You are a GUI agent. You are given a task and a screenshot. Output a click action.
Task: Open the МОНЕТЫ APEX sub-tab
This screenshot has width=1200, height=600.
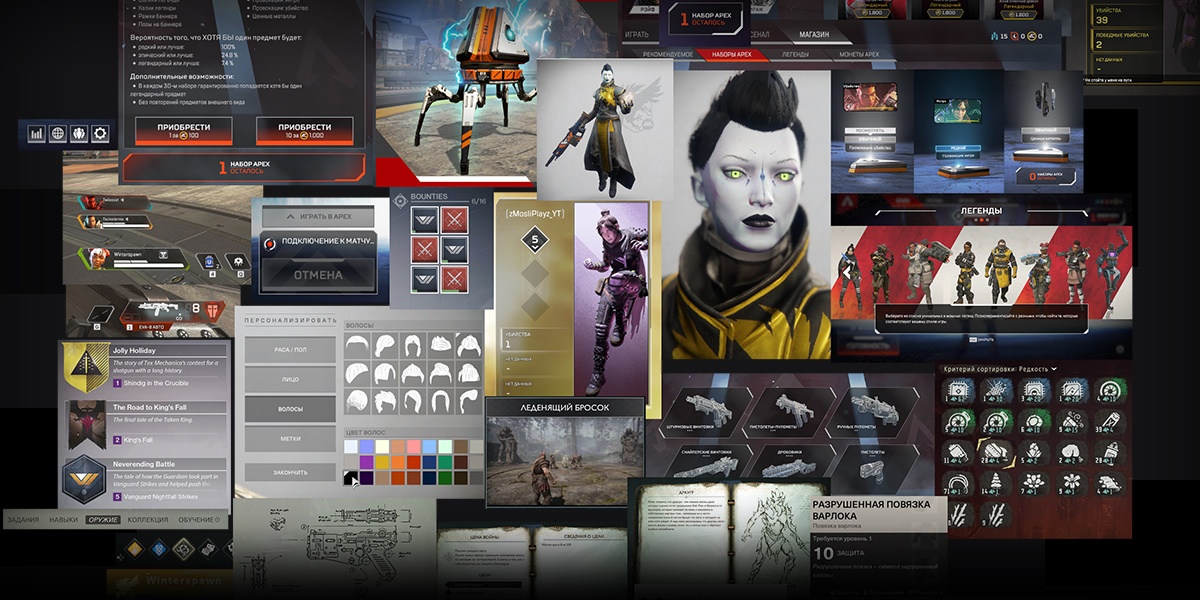coord(859,54)
